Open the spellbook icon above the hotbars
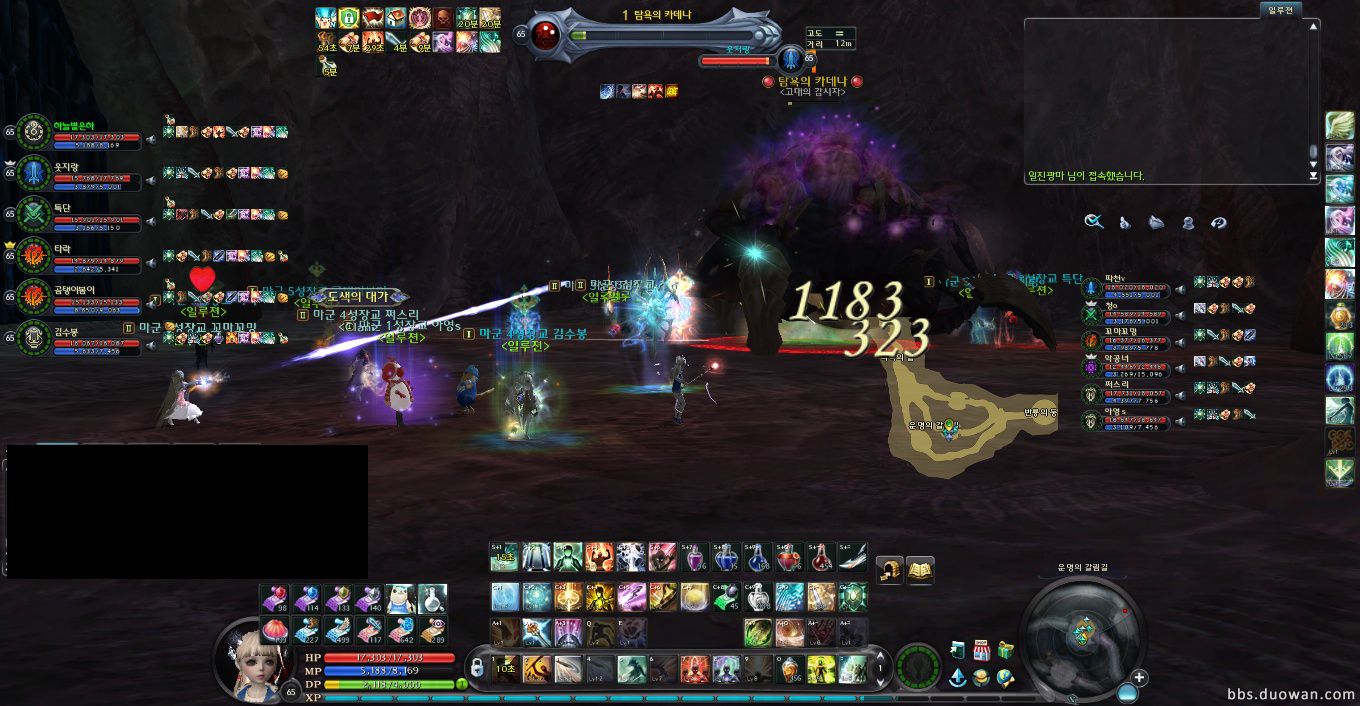 pos(919,570)
